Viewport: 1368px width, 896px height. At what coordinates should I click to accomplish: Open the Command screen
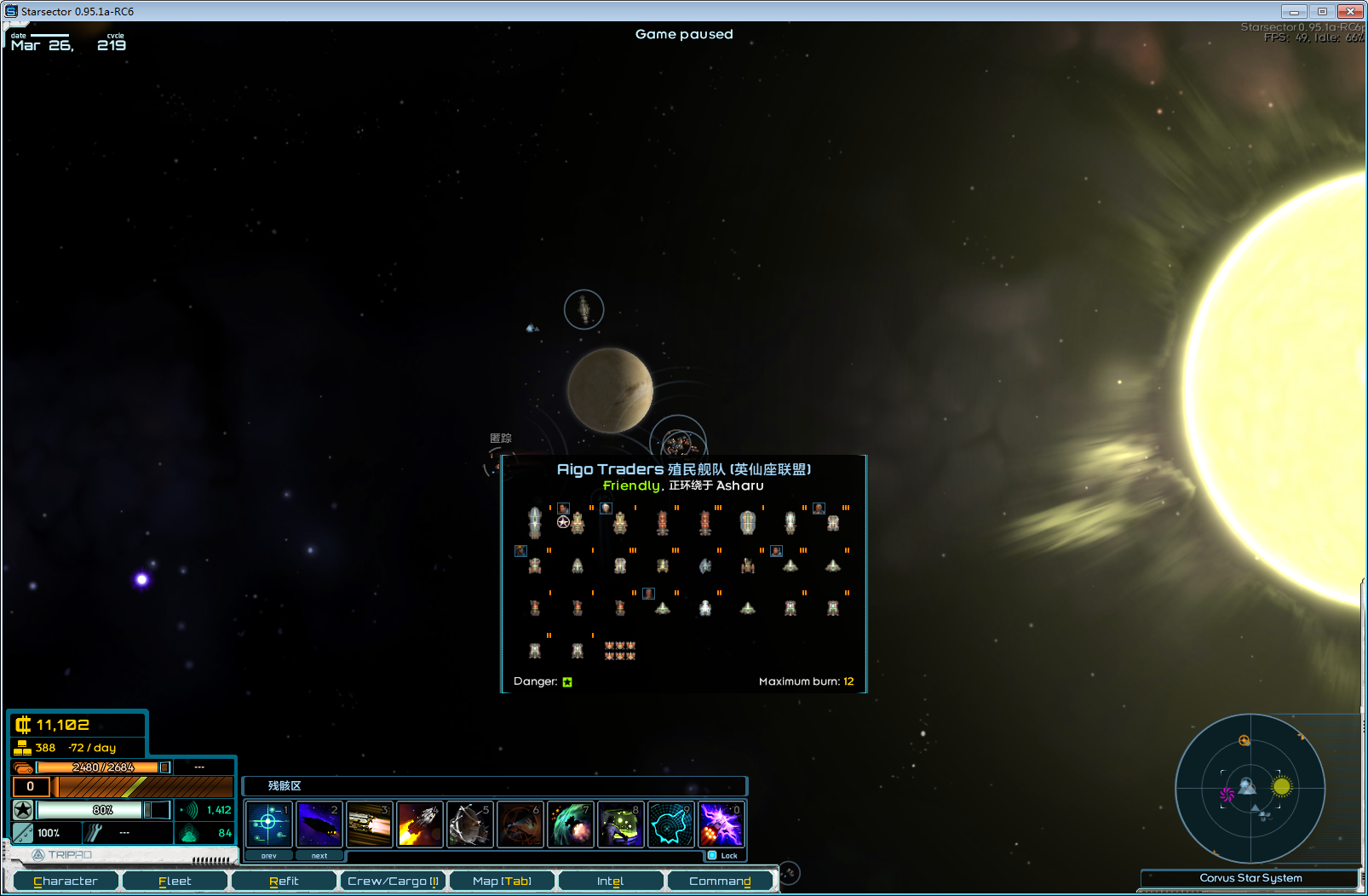coord(720,881)
